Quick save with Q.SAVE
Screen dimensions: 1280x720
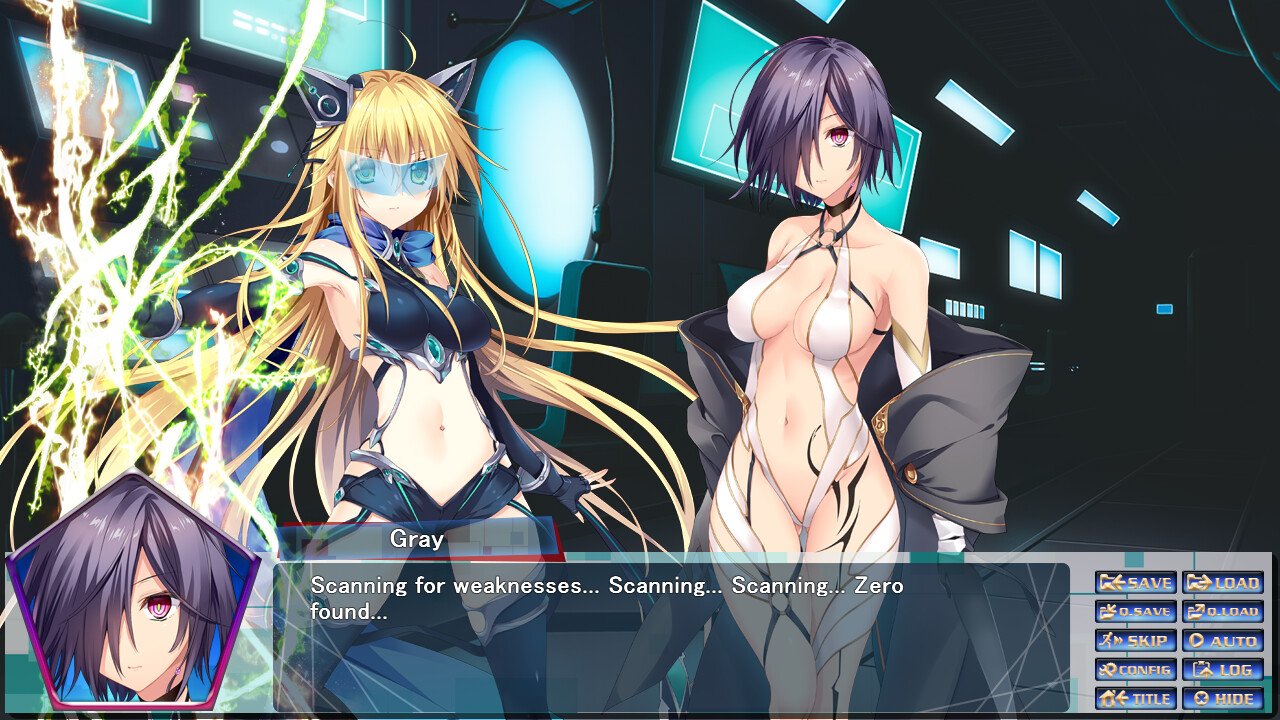[1135, 612]
